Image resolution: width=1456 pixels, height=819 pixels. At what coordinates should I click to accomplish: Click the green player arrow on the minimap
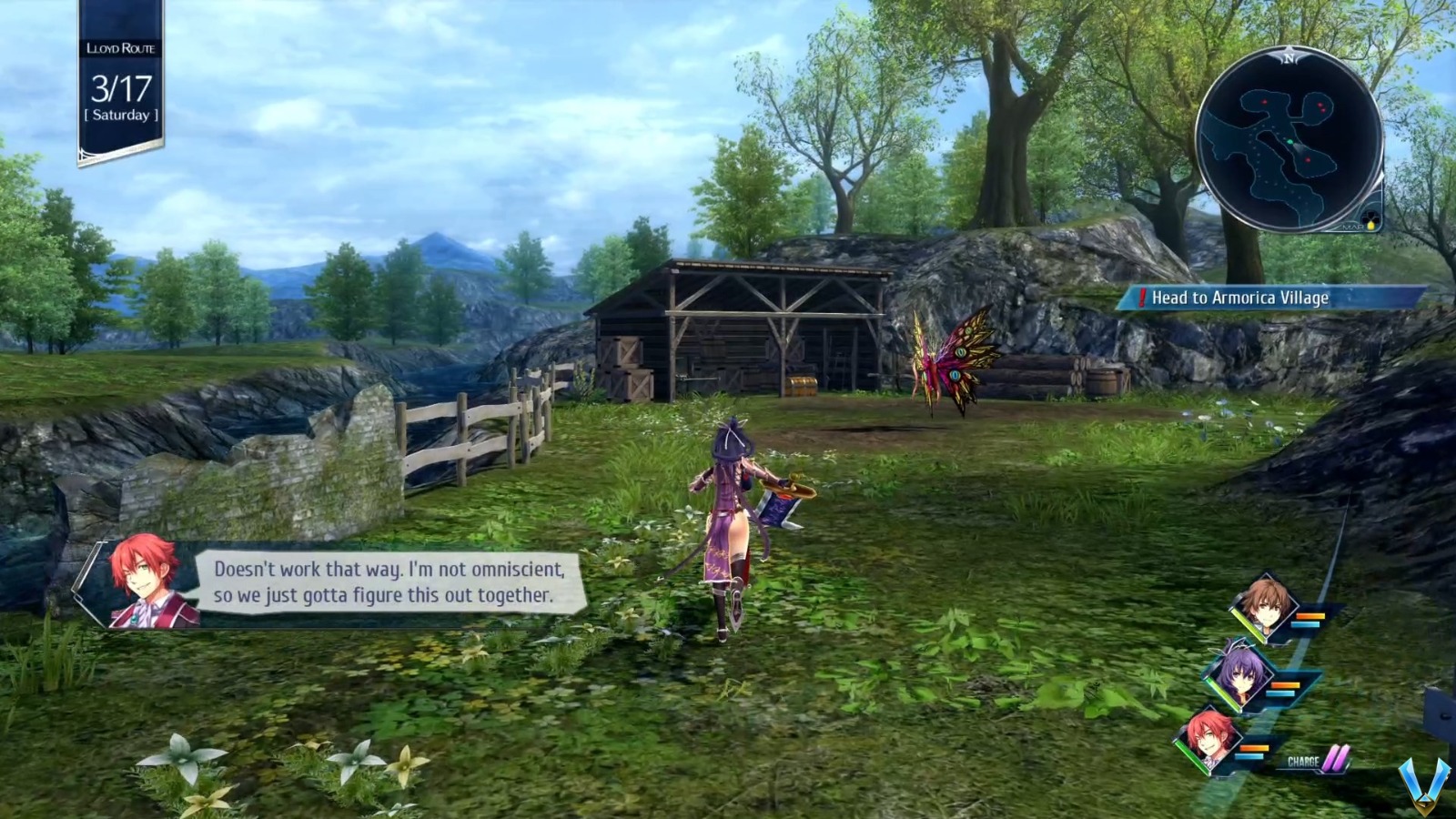pos(1290,142)
